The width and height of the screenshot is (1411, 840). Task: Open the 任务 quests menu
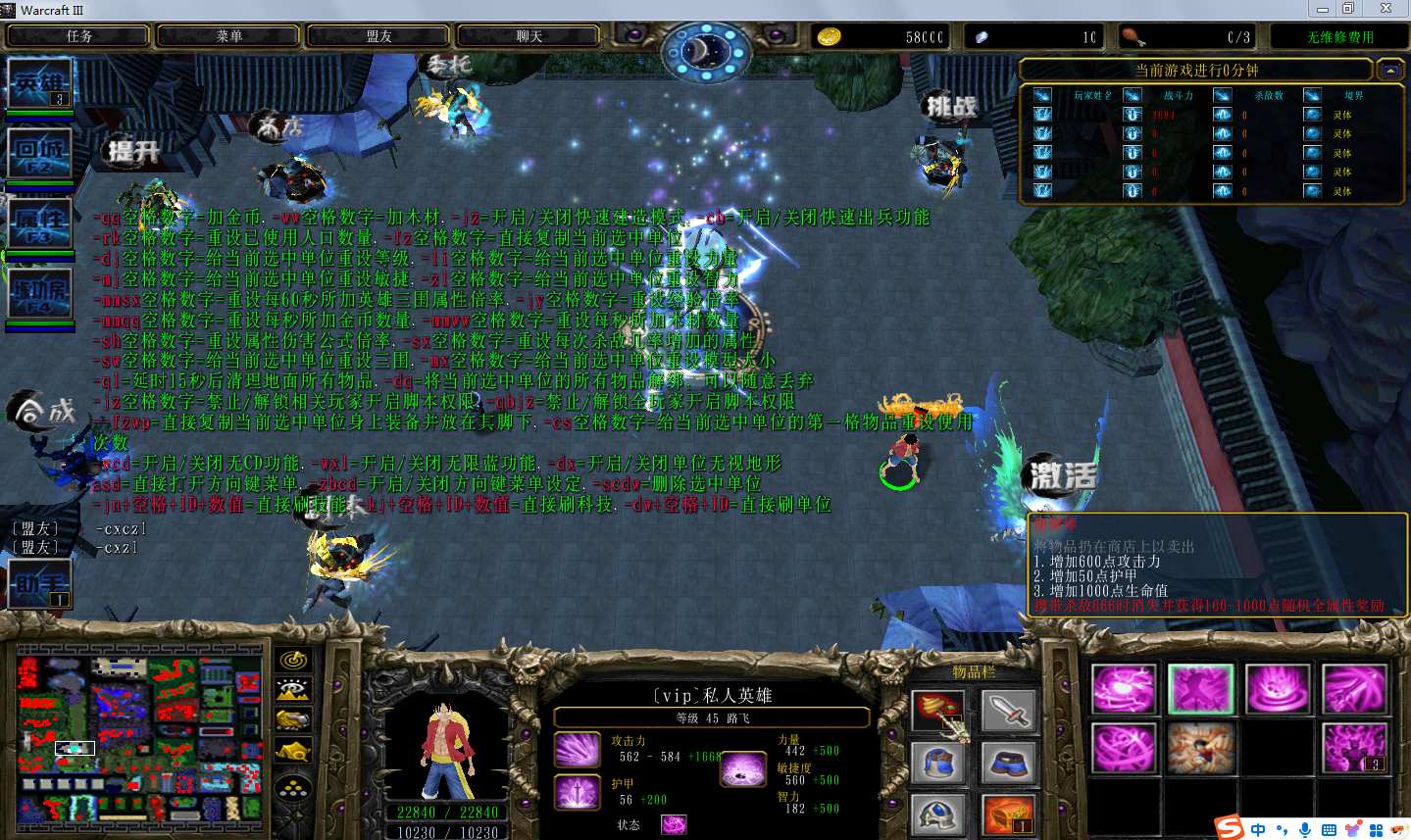coord(78,36)
